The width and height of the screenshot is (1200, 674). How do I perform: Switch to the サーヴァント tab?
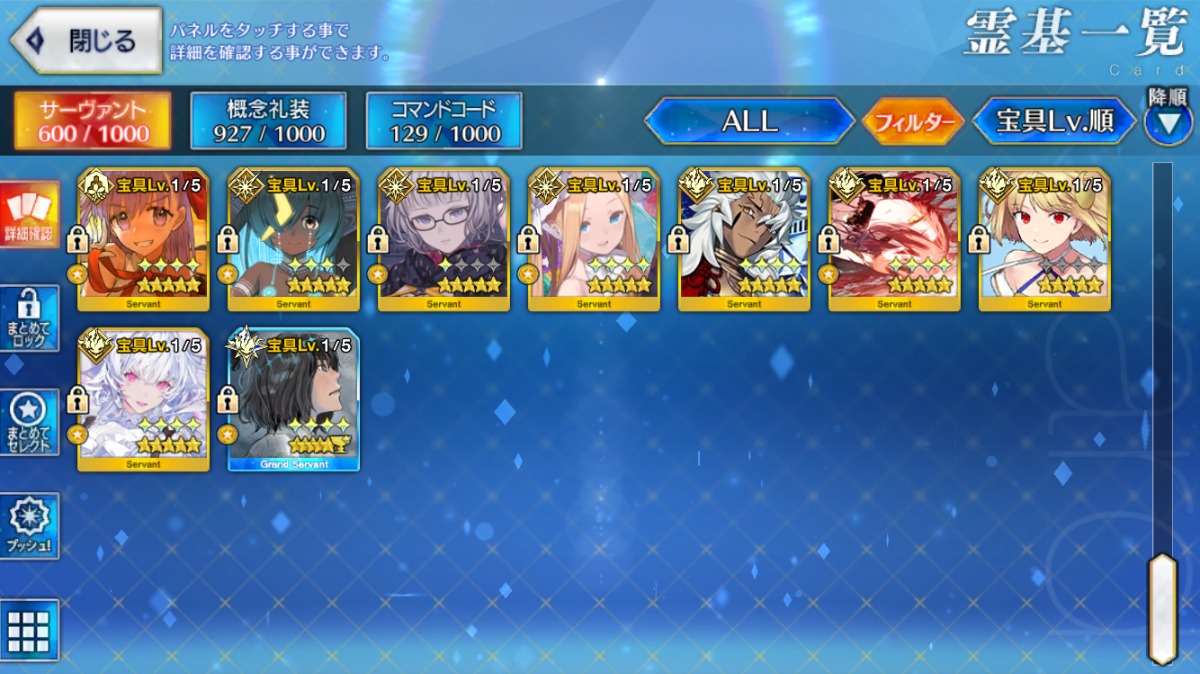[x=92, y=121]
